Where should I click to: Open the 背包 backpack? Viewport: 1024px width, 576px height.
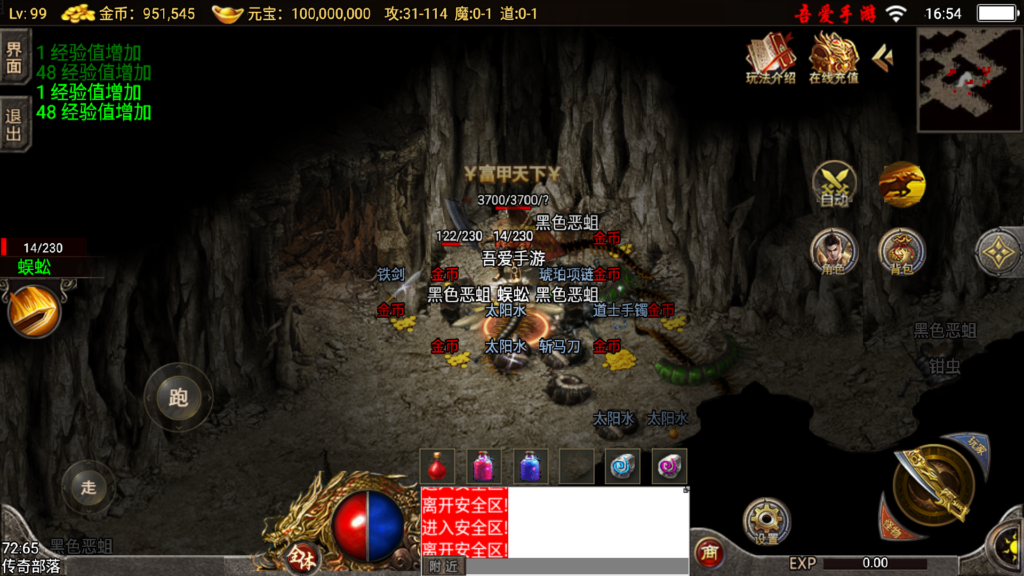(x=901, y=252)
